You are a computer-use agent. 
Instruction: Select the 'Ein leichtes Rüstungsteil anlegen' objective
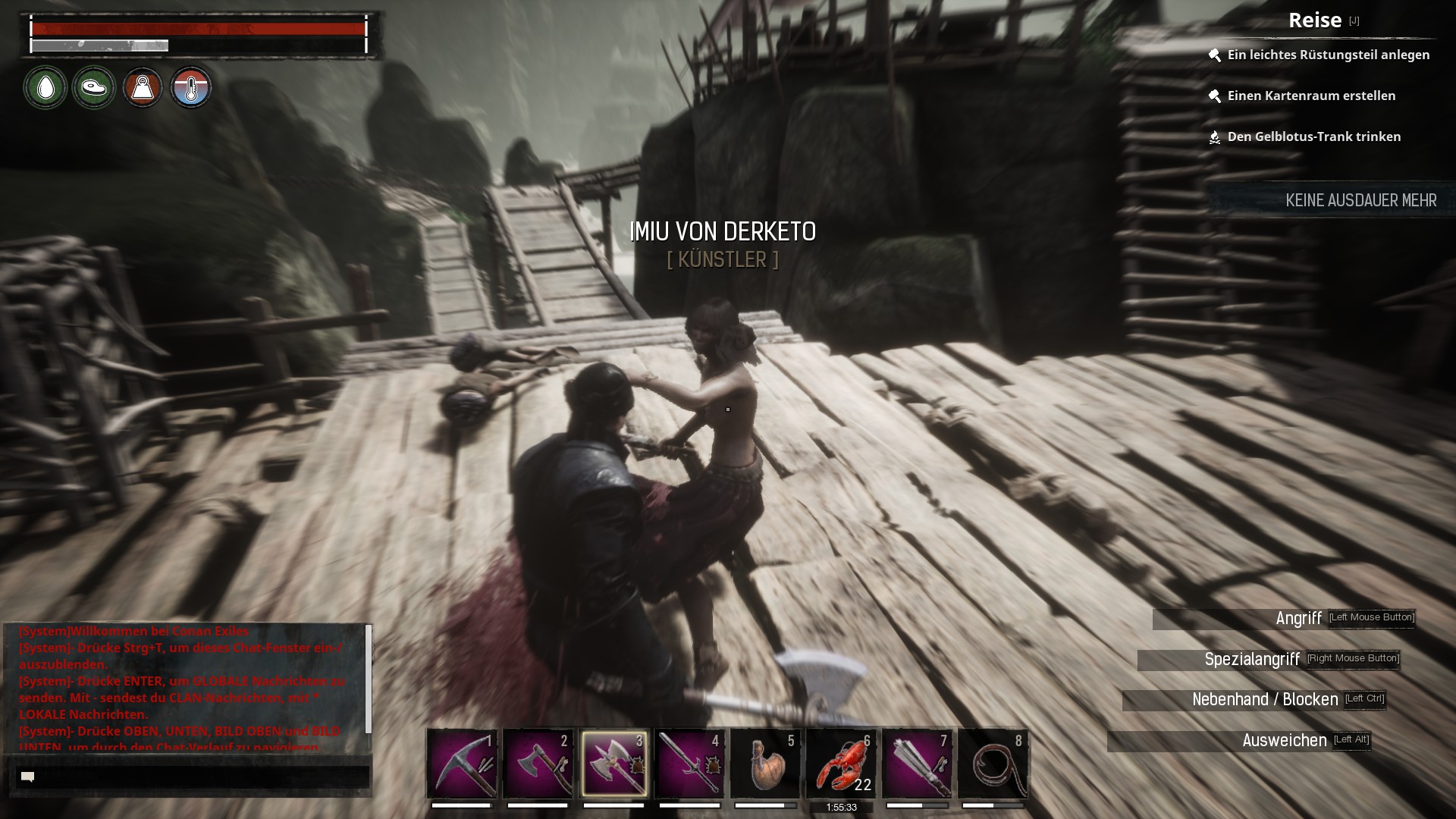[1328, 55]
